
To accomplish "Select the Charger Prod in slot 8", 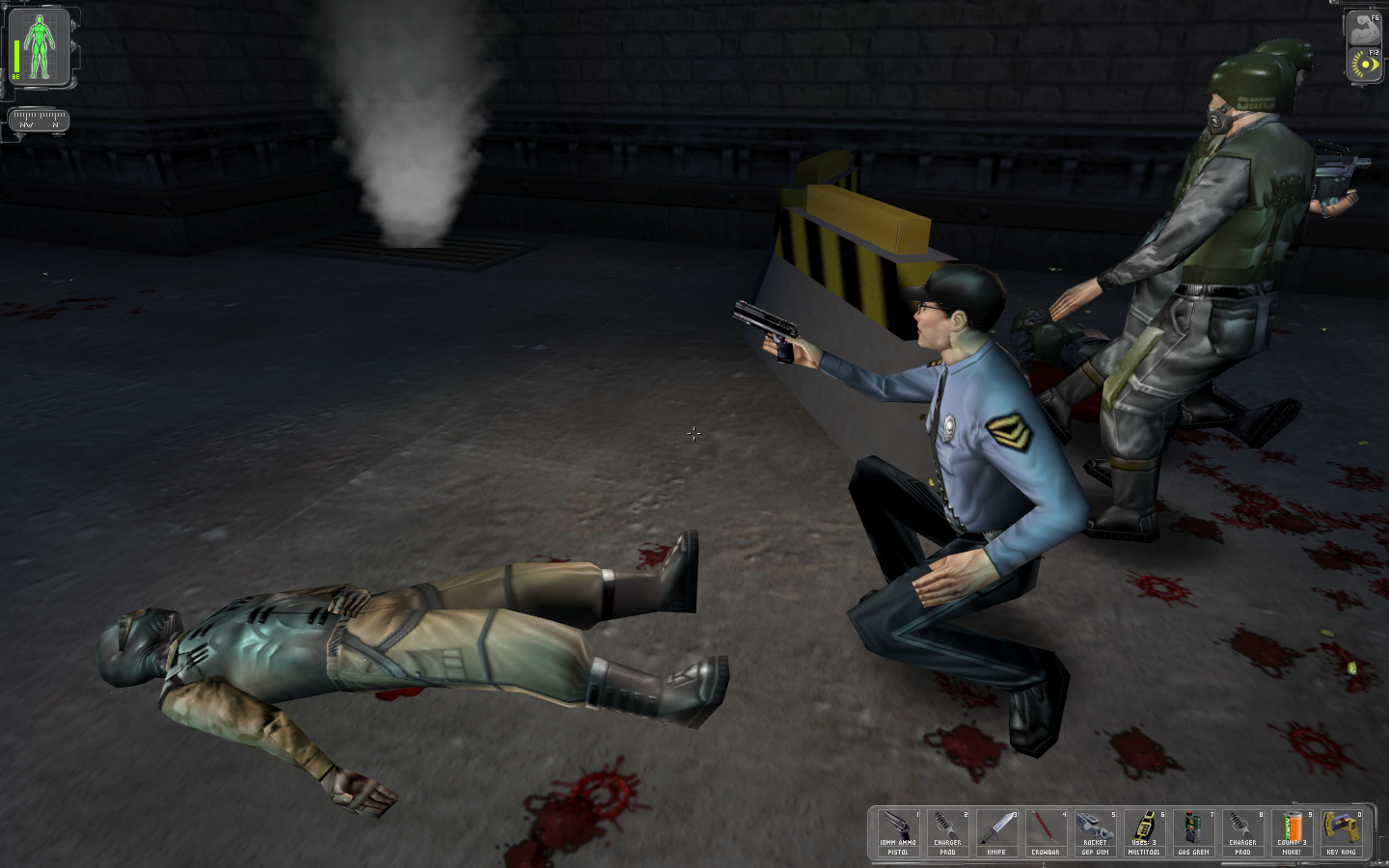I will click(1242, 832).
